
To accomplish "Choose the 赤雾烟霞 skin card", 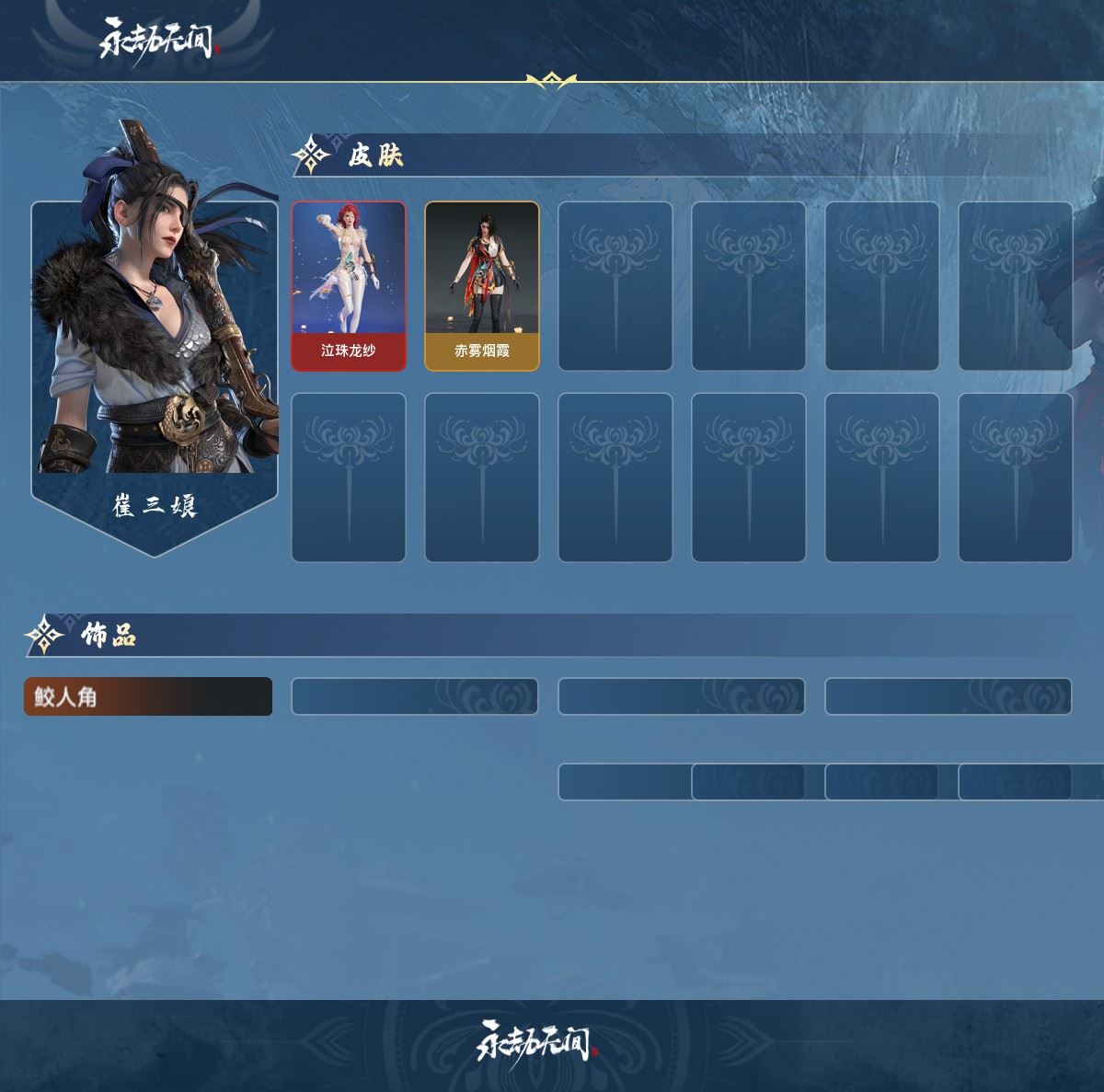I will pos(481,286).
